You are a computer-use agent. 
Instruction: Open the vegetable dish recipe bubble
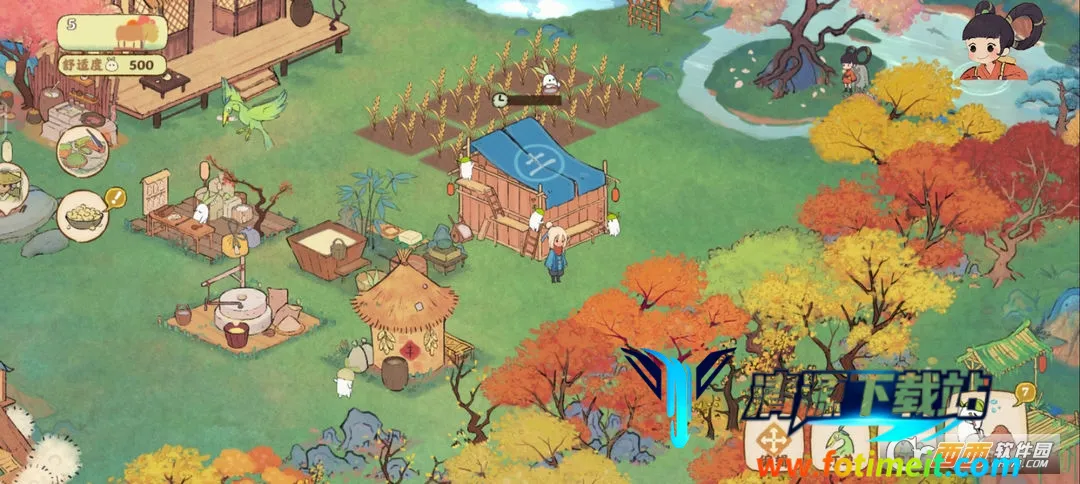pos(82,152)
